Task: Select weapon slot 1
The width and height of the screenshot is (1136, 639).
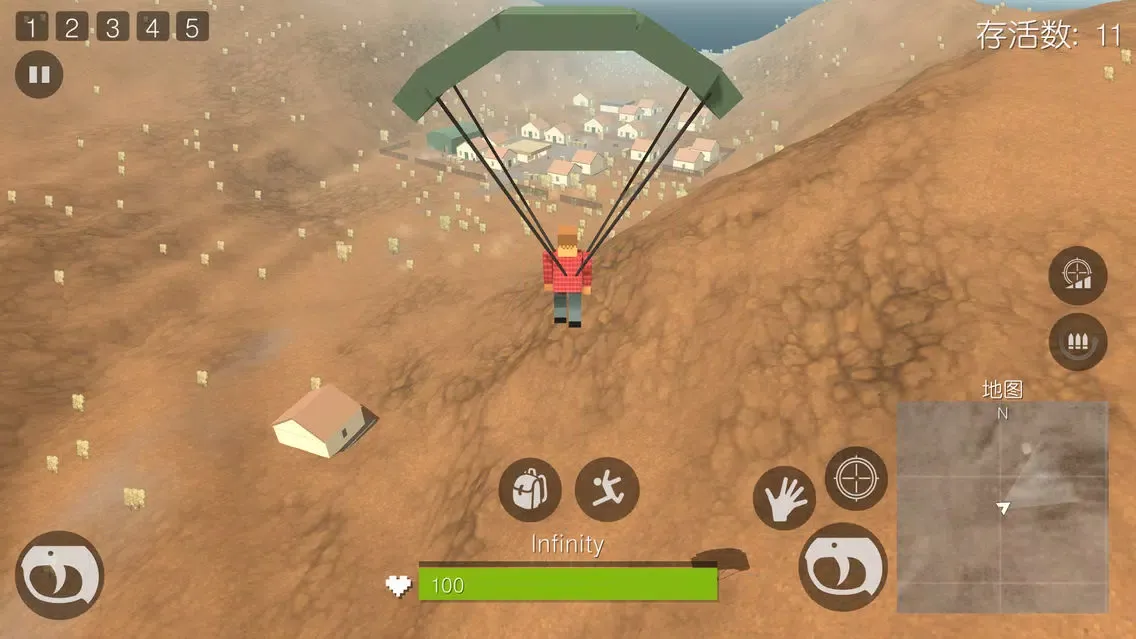Action: coord(31,27)
